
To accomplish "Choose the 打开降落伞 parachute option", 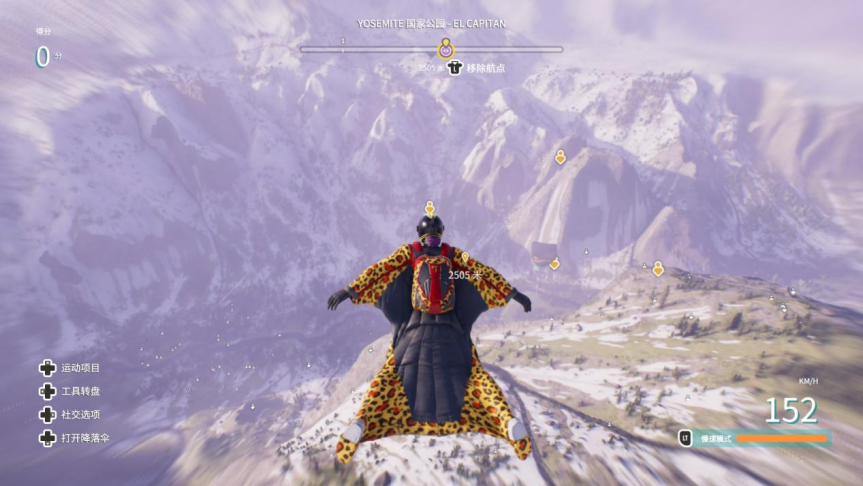I will point(84,438).
